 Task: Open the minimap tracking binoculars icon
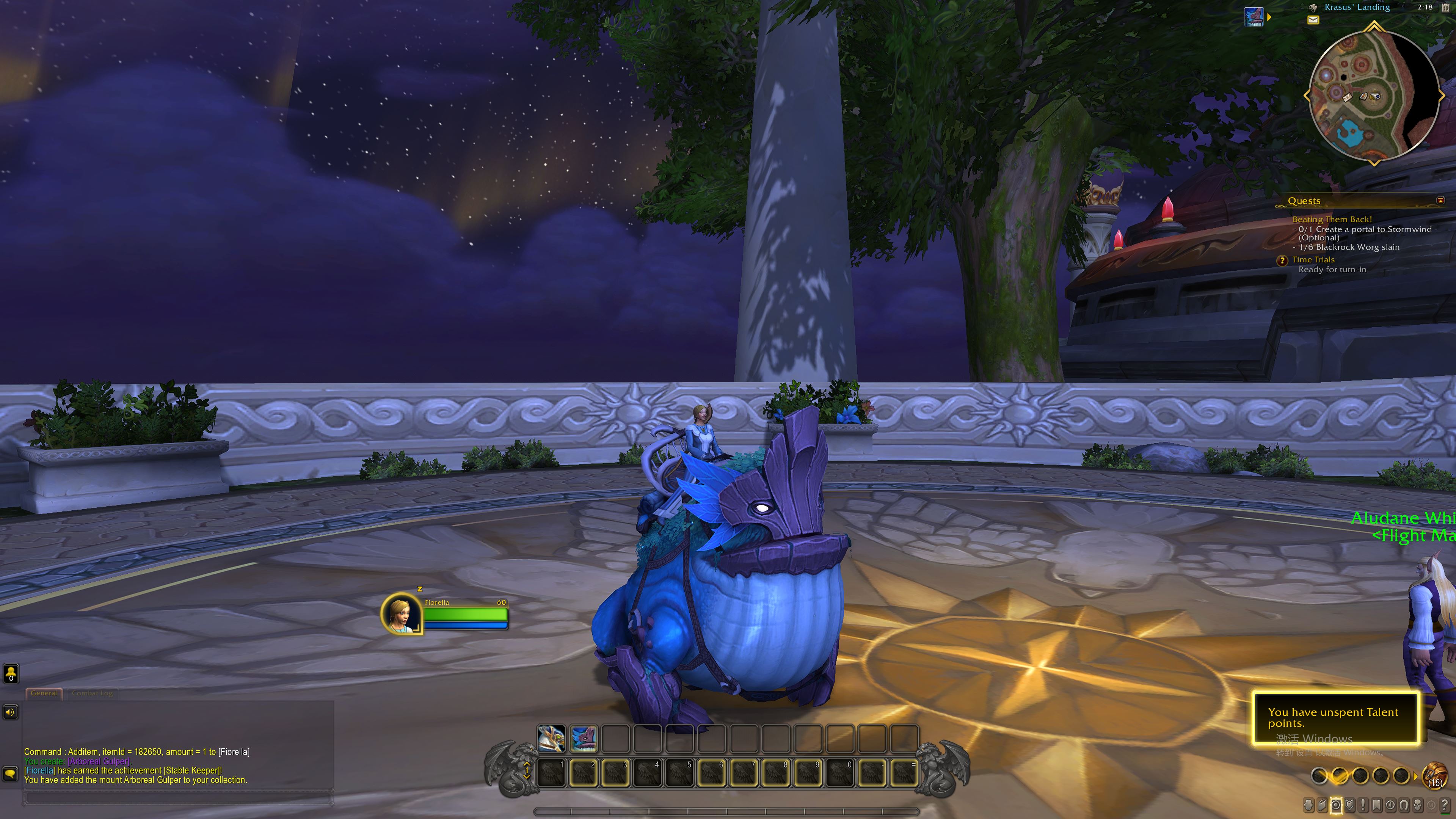[1313, 7]
